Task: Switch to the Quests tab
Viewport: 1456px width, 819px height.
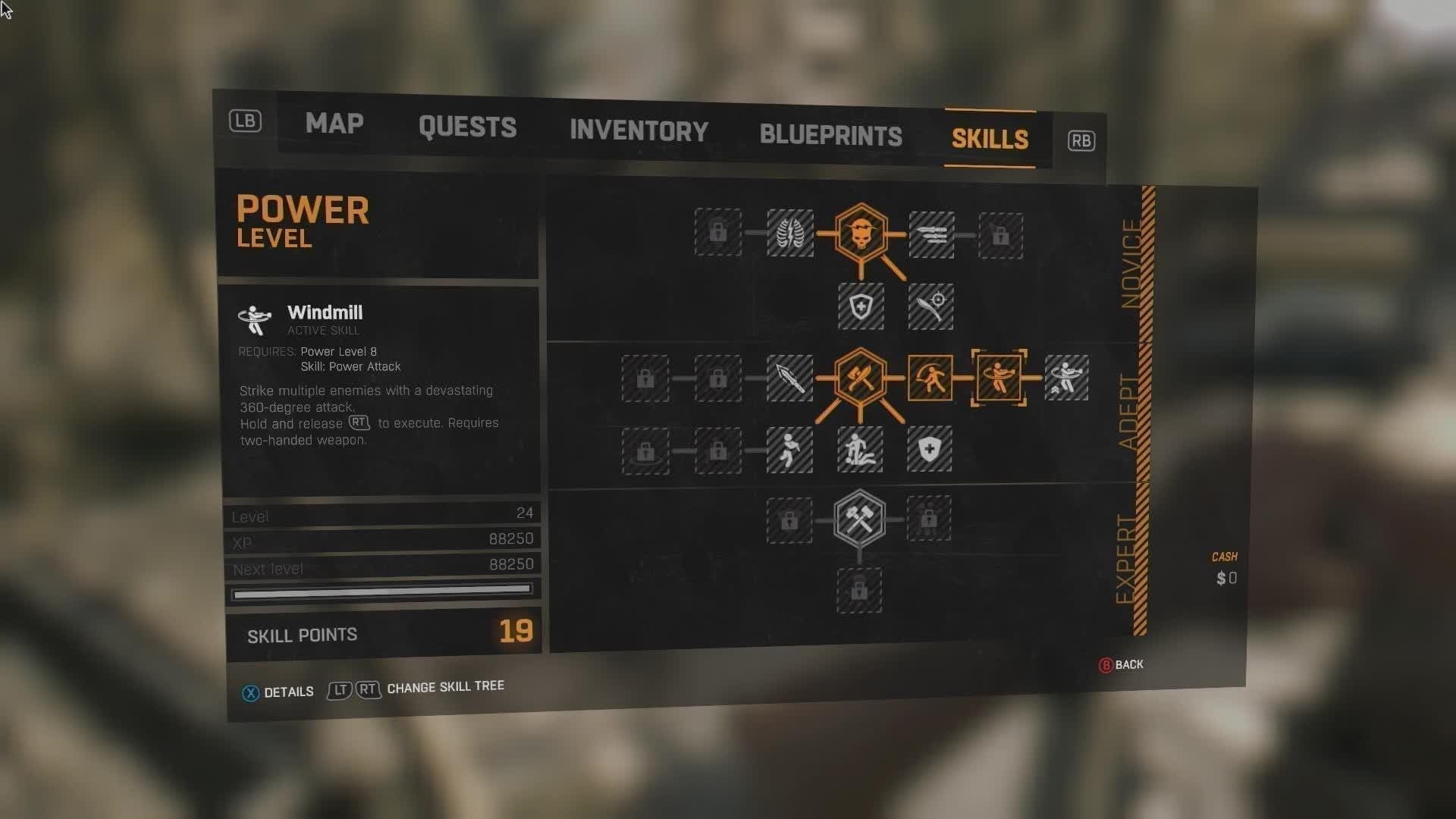Action: click(x=467, y=127)
